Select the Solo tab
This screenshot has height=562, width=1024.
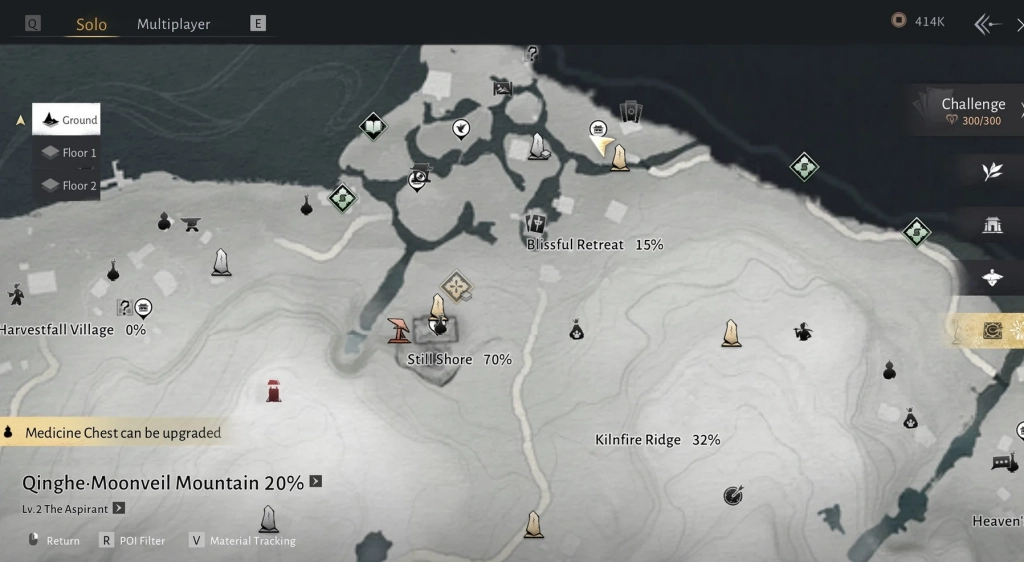pyautogui.click(x=91, y=24)
